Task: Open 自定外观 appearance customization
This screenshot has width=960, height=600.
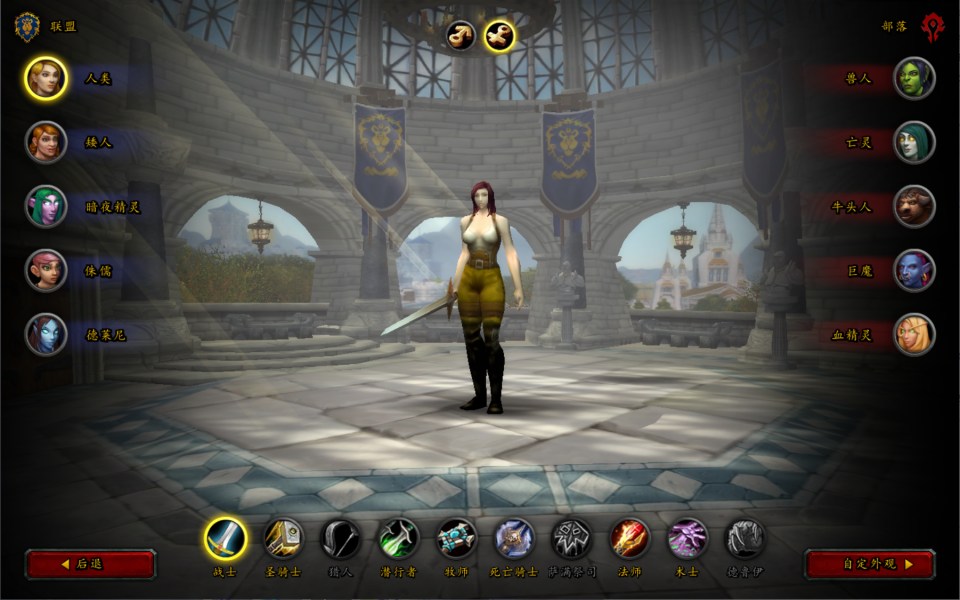Action: (870, 564)
